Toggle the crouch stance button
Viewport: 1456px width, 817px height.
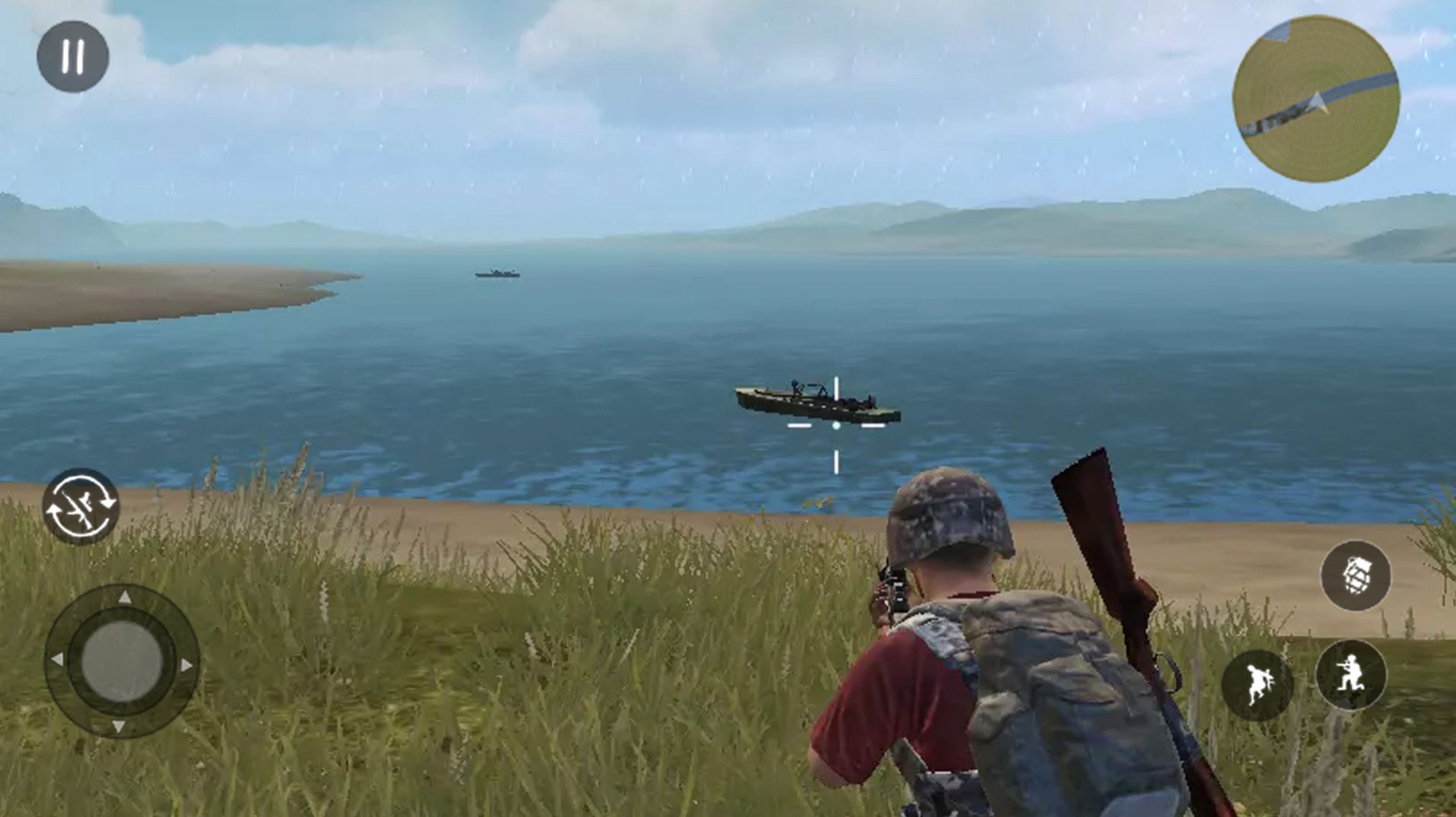[1351, 676]
